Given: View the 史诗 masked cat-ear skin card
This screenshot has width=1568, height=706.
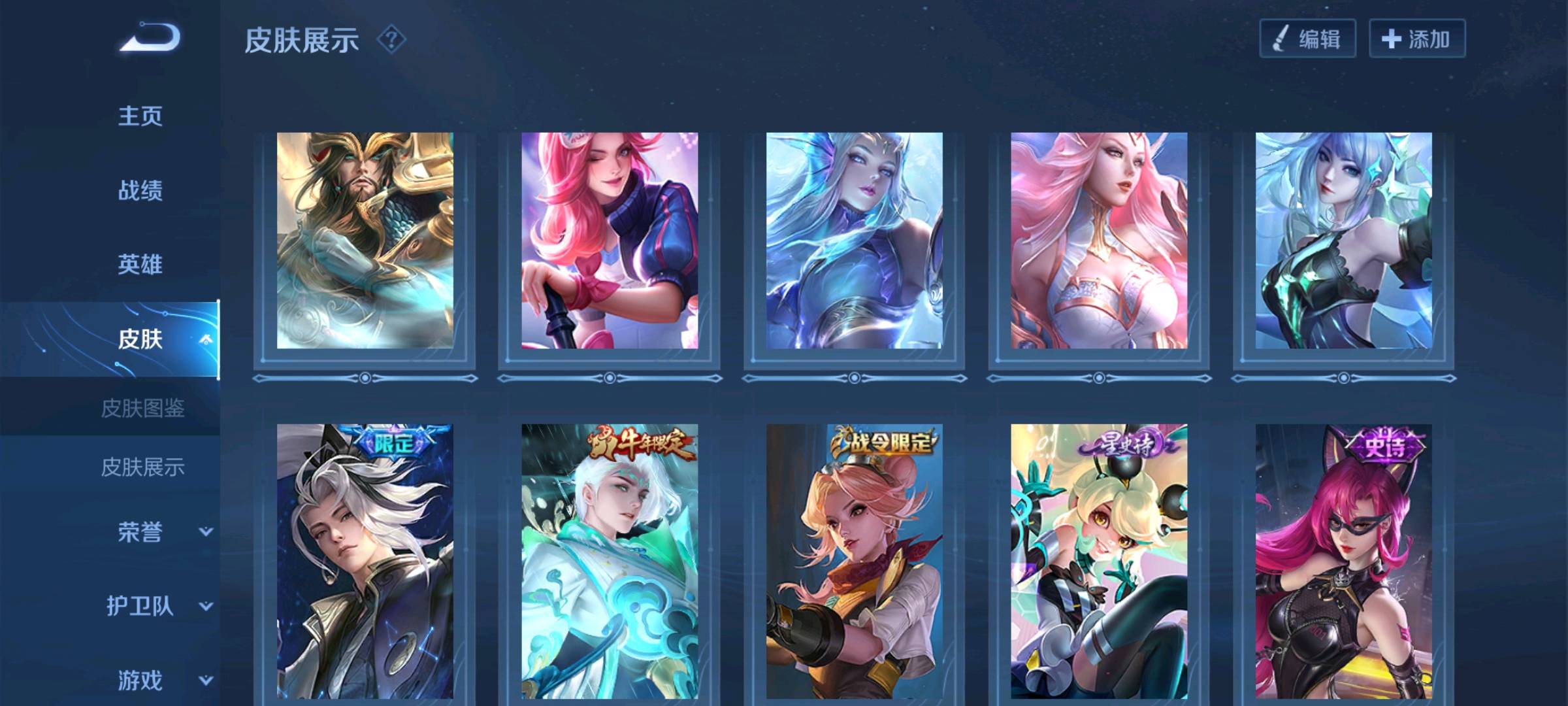Looking at the screenshot, I should [x=1343, y=562].
